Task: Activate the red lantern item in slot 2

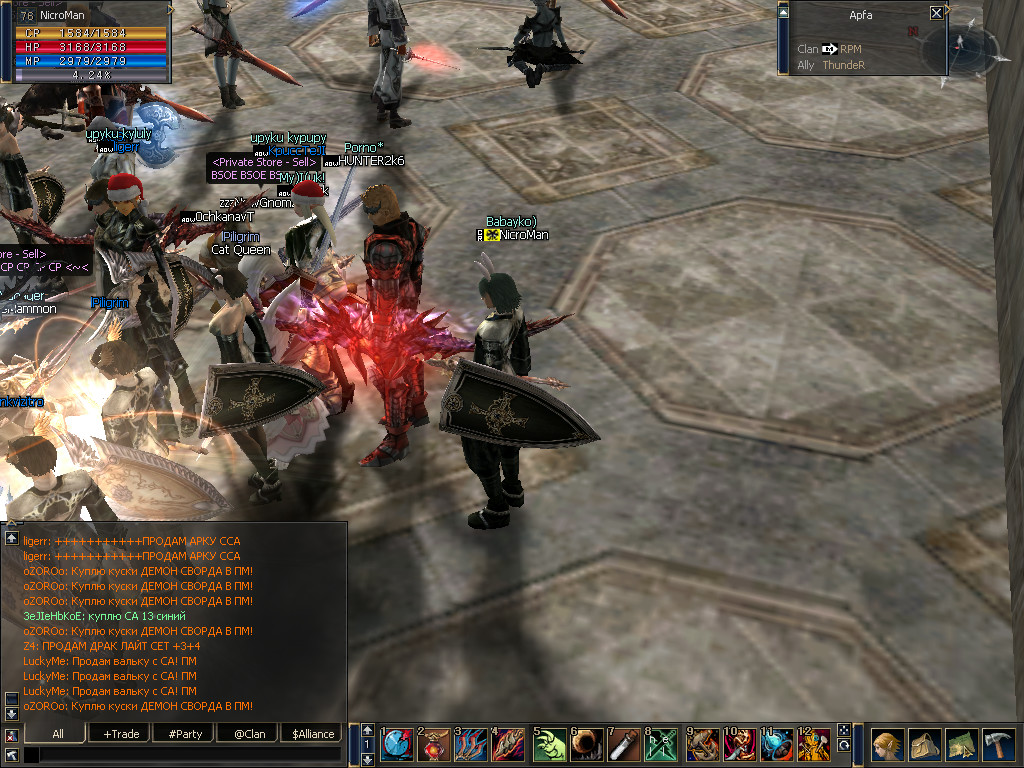Action: (x=435, y=745)
